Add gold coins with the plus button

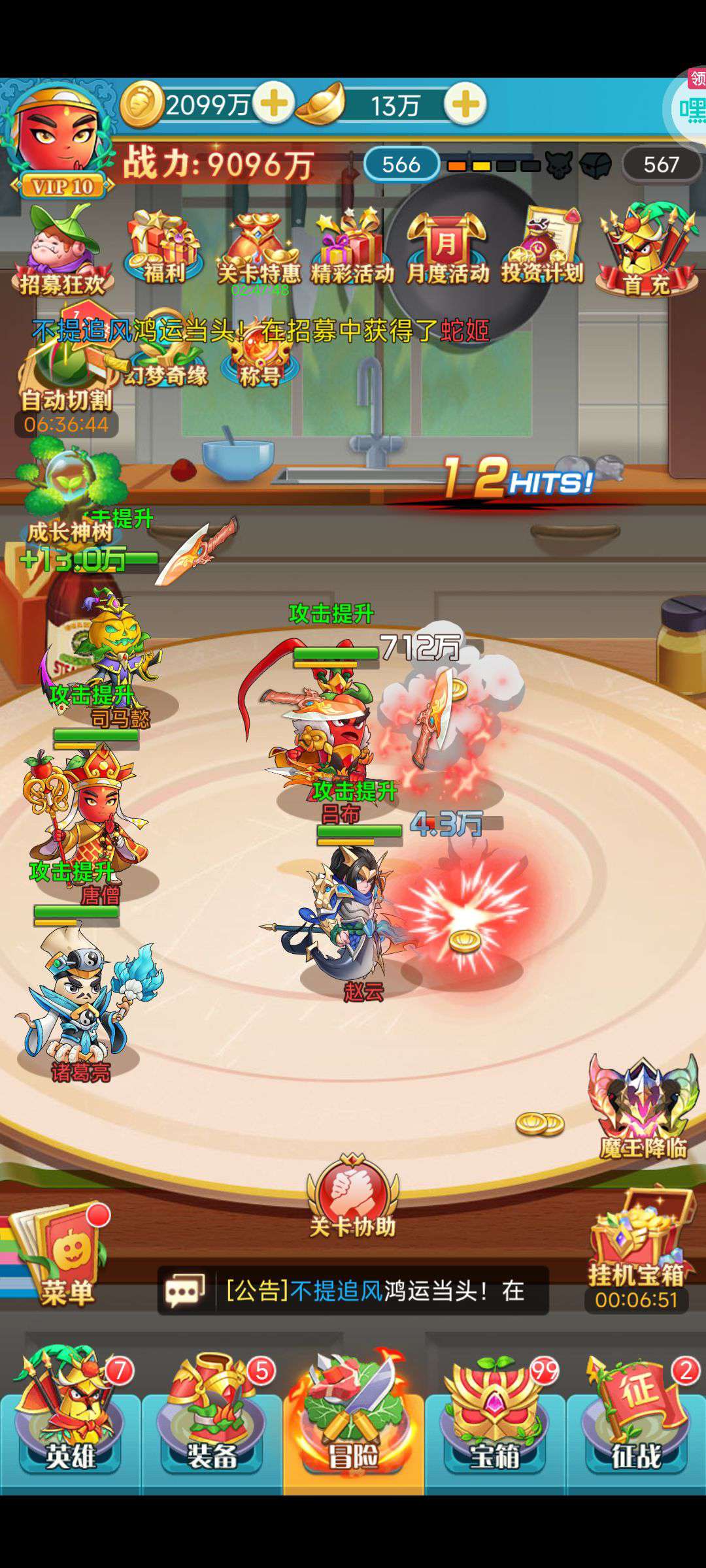273,104
